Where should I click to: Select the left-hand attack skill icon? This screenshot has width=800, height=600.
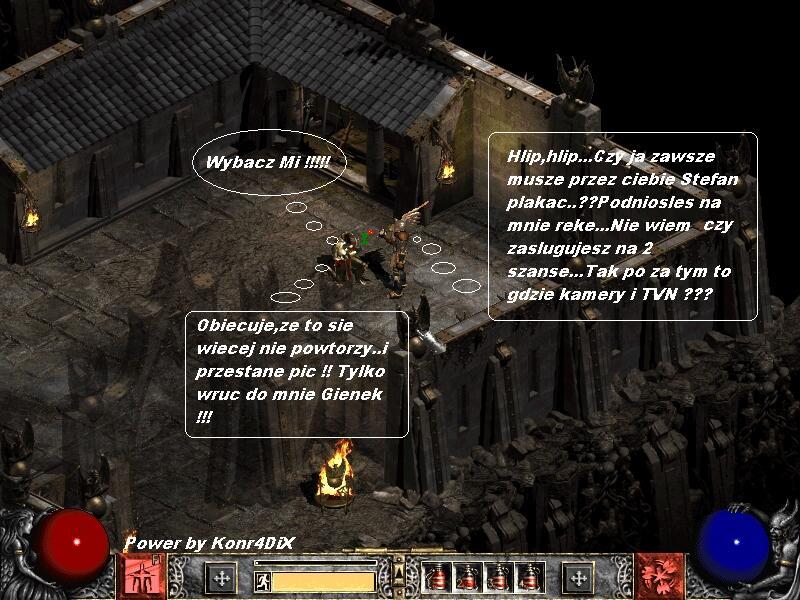(x=143, y=577)
